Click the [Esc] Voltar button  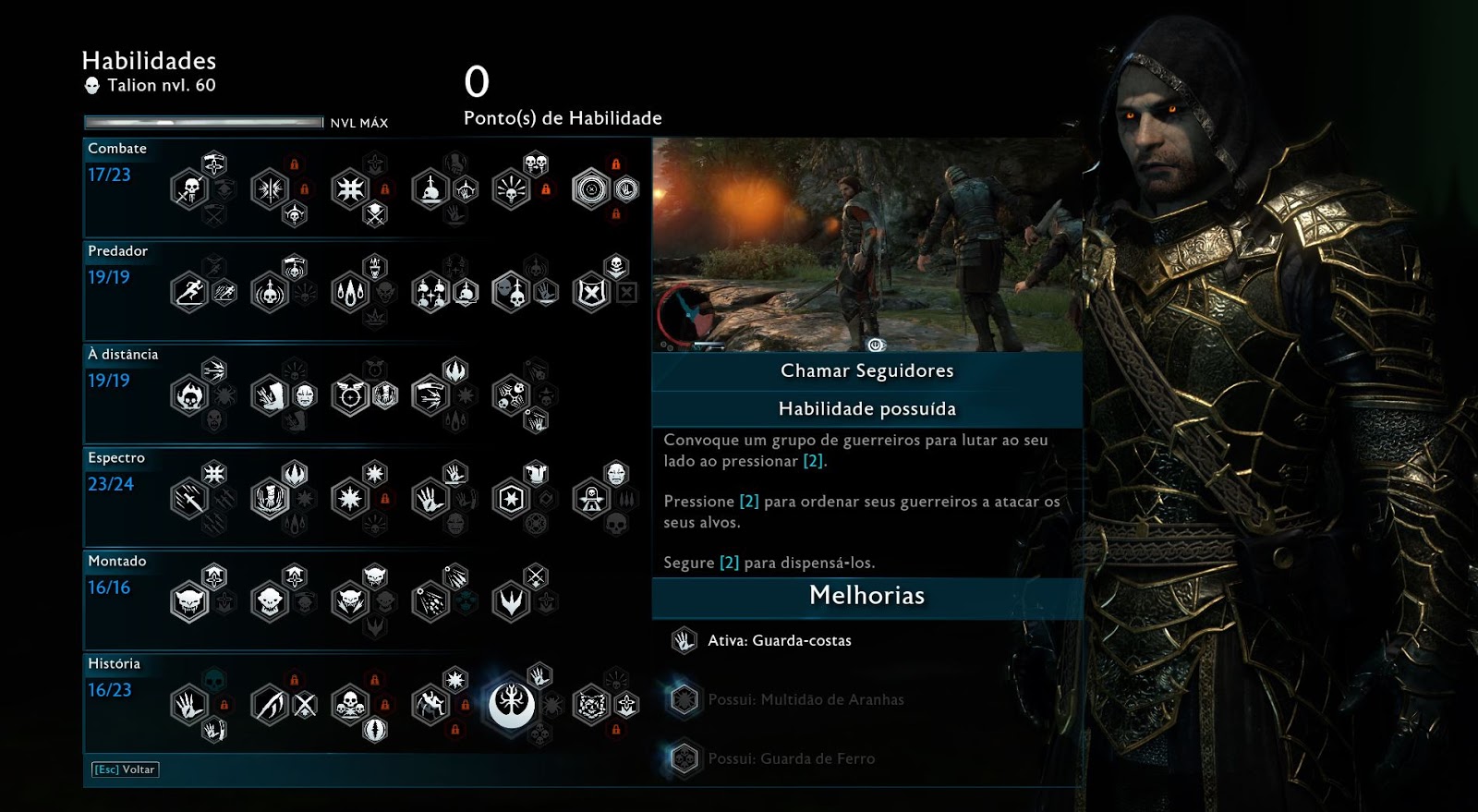click(127, 769)
